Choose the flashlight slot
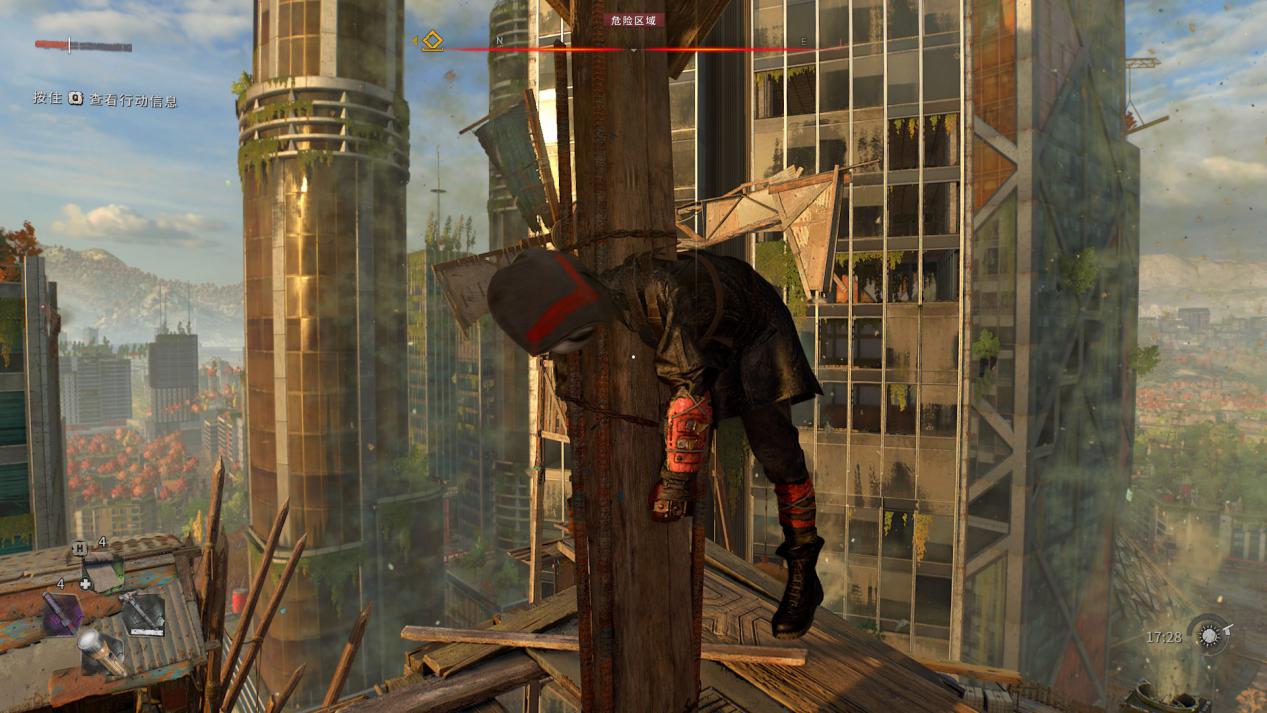This screenshot has width=1267, height=713. 101,650
